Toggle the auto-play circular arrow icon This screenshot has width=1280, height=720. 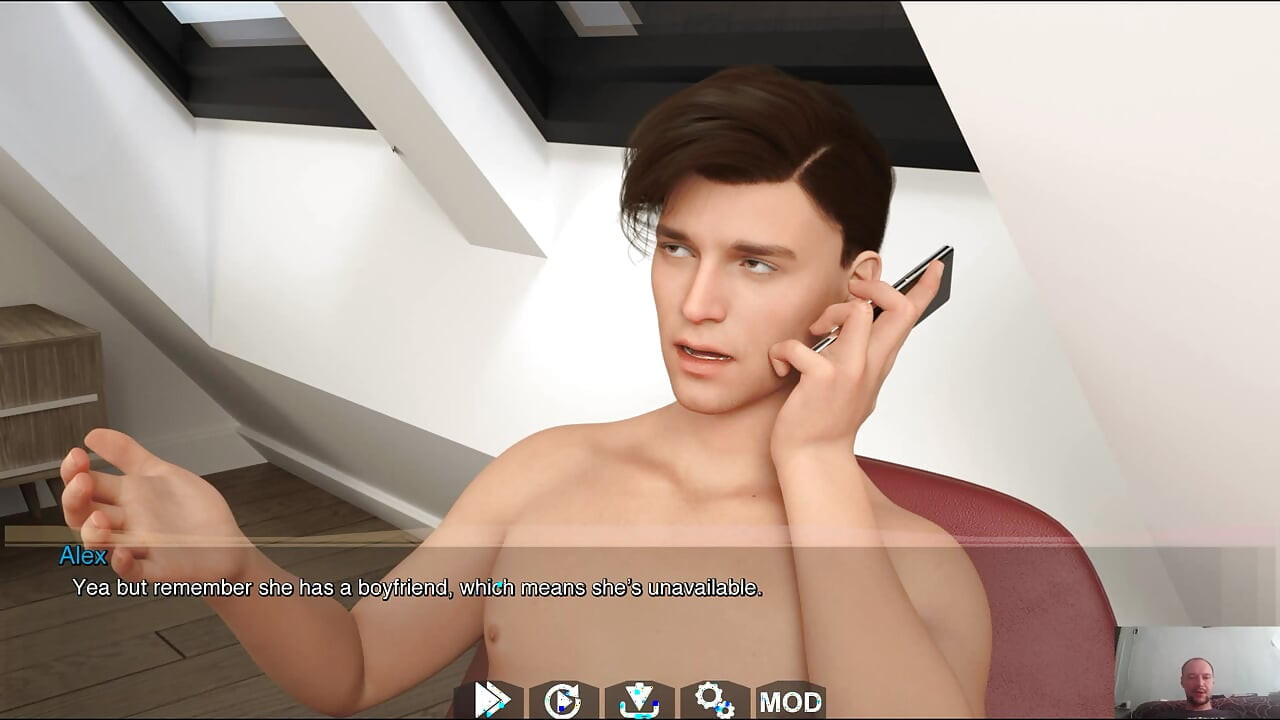(564, 700)
